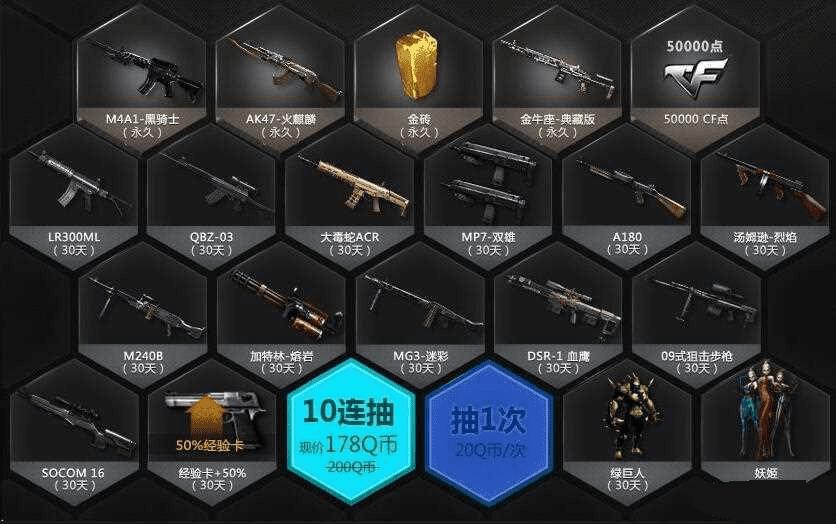Open the 金牛座-典藏版 weapon tile

557,75
